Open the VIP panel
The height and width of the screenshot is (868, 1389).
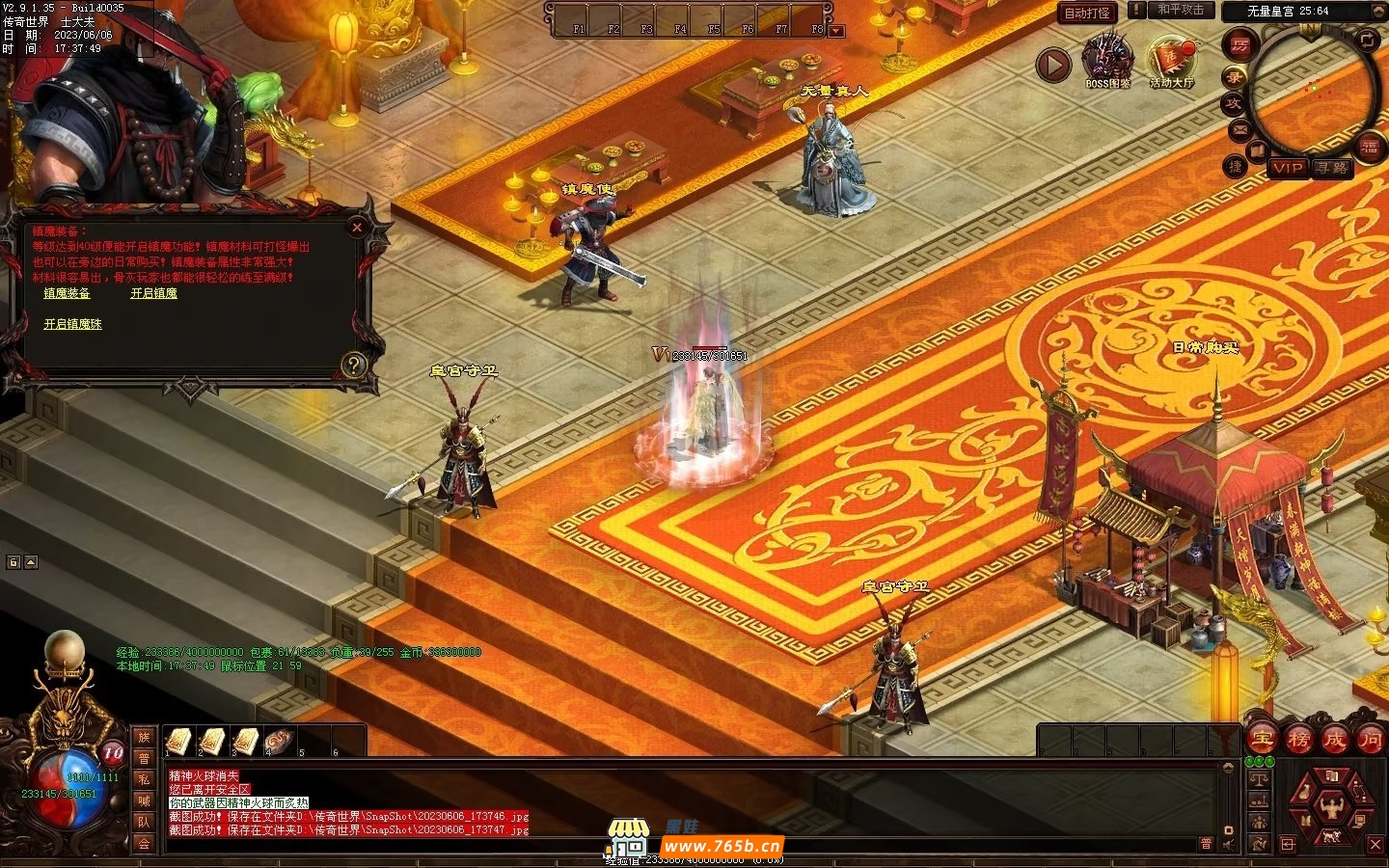1287,168
